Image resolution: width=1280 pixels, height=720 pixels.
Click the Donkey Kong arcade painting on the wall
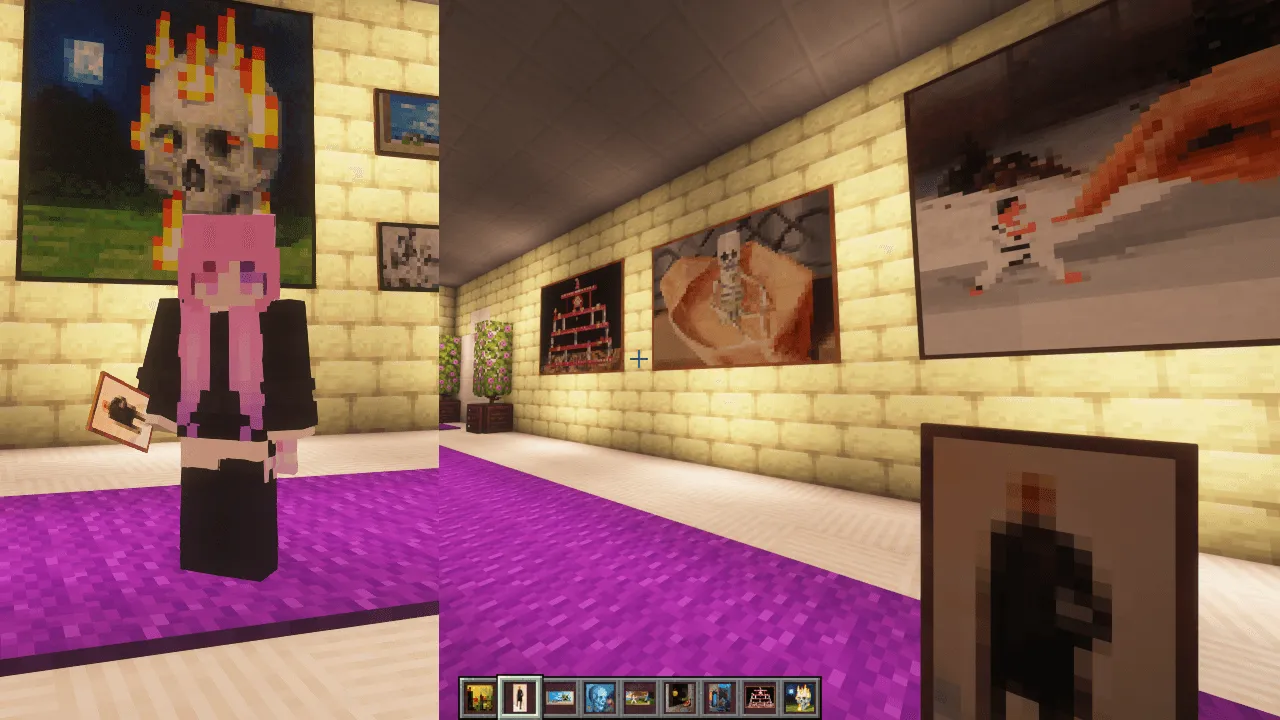coord(582,315)
